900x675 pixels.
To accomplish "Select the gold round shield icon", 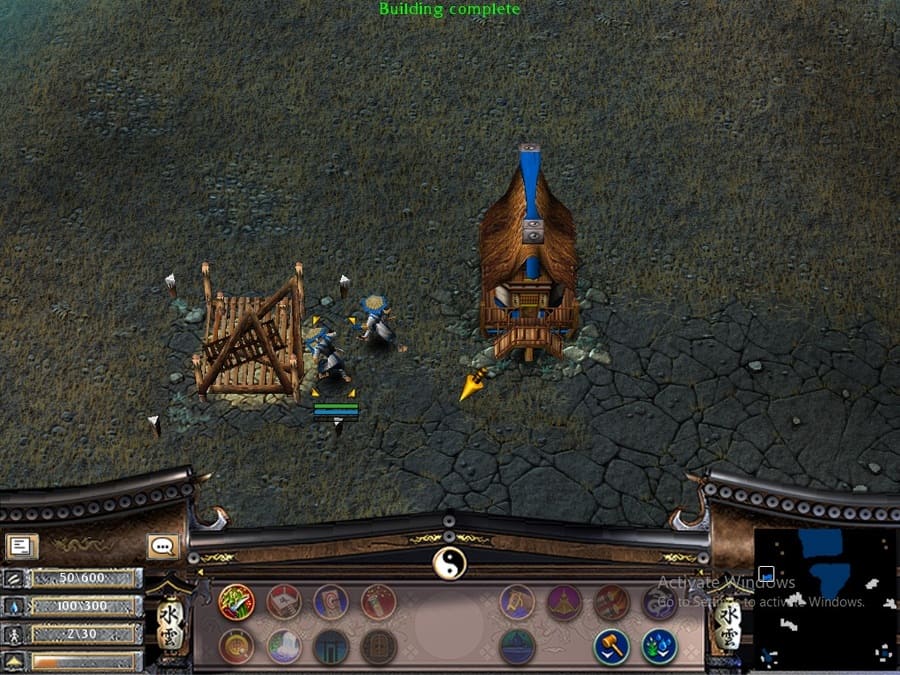I will [237, 646].
